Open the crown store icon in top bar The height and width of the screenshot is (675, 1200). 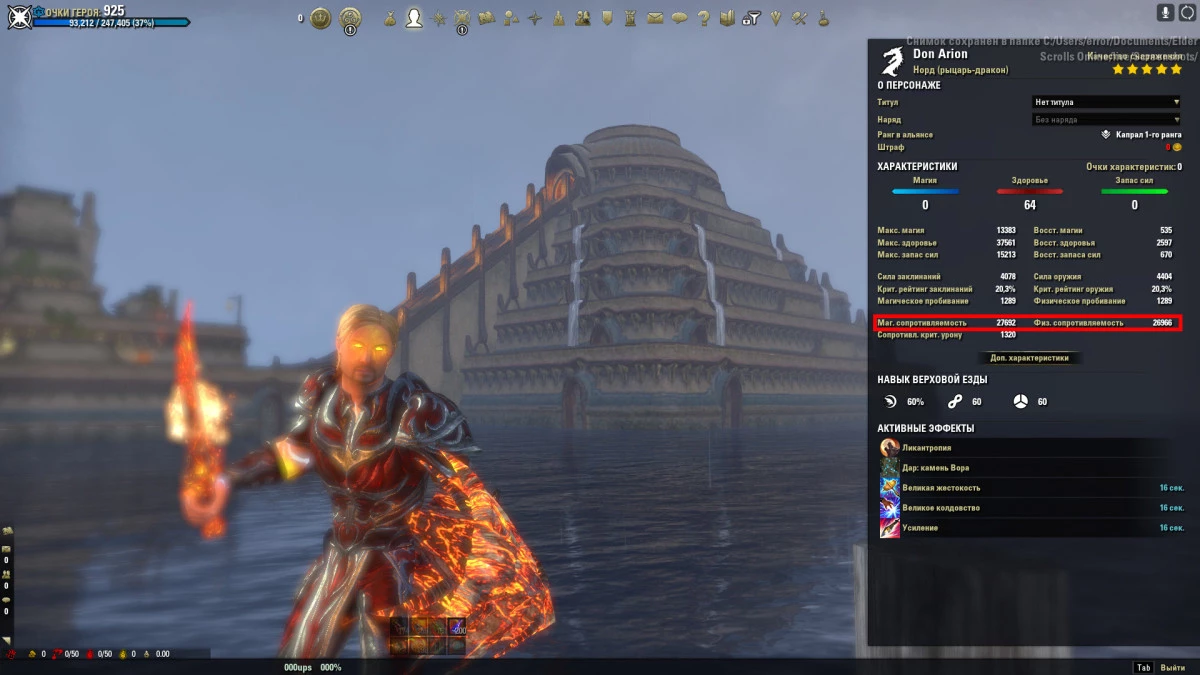click(320, 18)
